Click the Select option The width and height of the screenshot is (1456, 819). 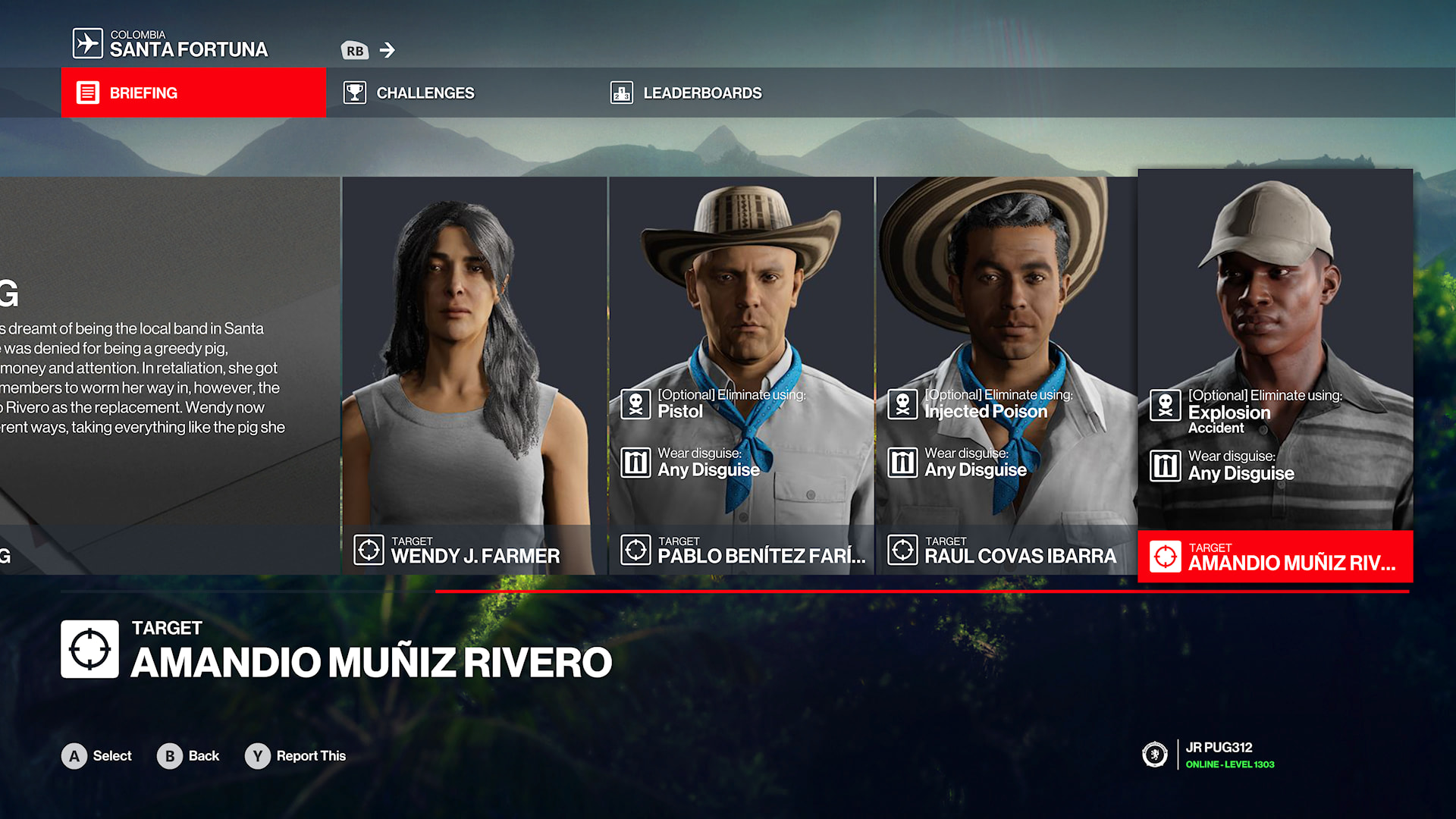[x=97, y=756]
